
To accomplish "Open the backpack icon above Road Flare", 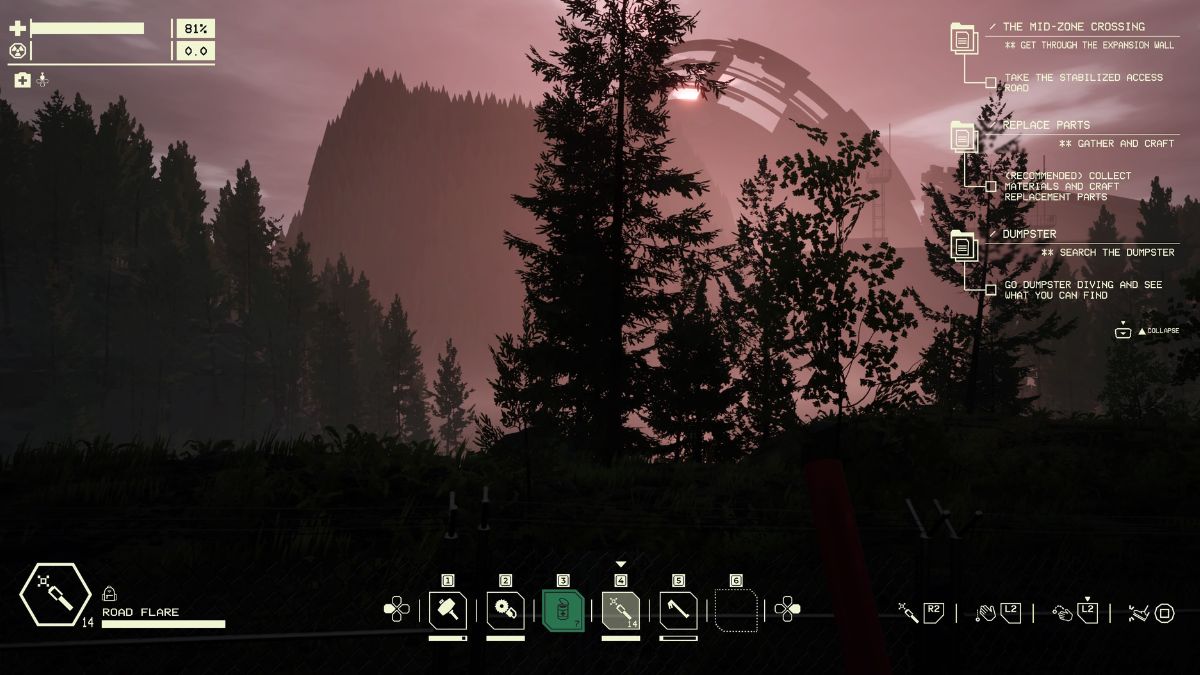I will (x=109, y=594).
